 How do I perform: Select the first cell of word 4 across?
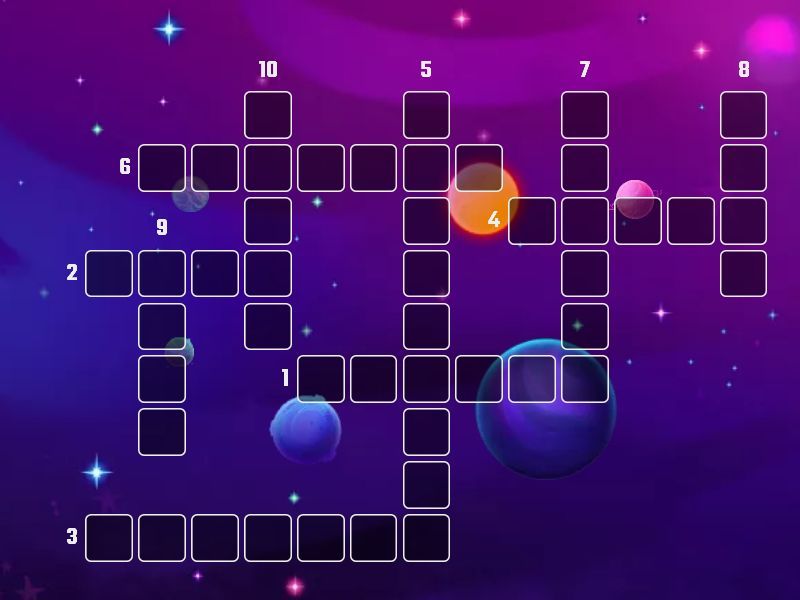532,221
